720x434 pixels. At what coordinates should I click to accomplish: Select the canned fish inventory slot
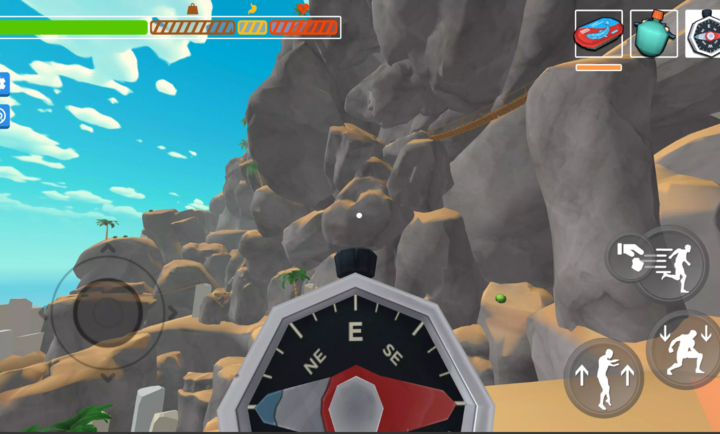(x=598, y=34)
